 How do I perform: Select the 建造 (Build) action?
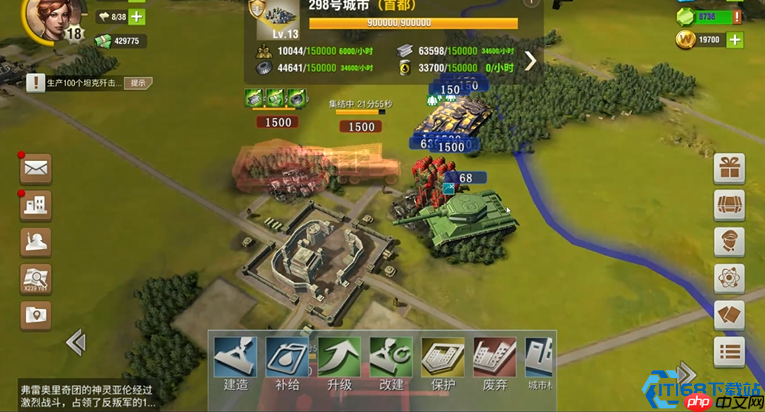235,360
